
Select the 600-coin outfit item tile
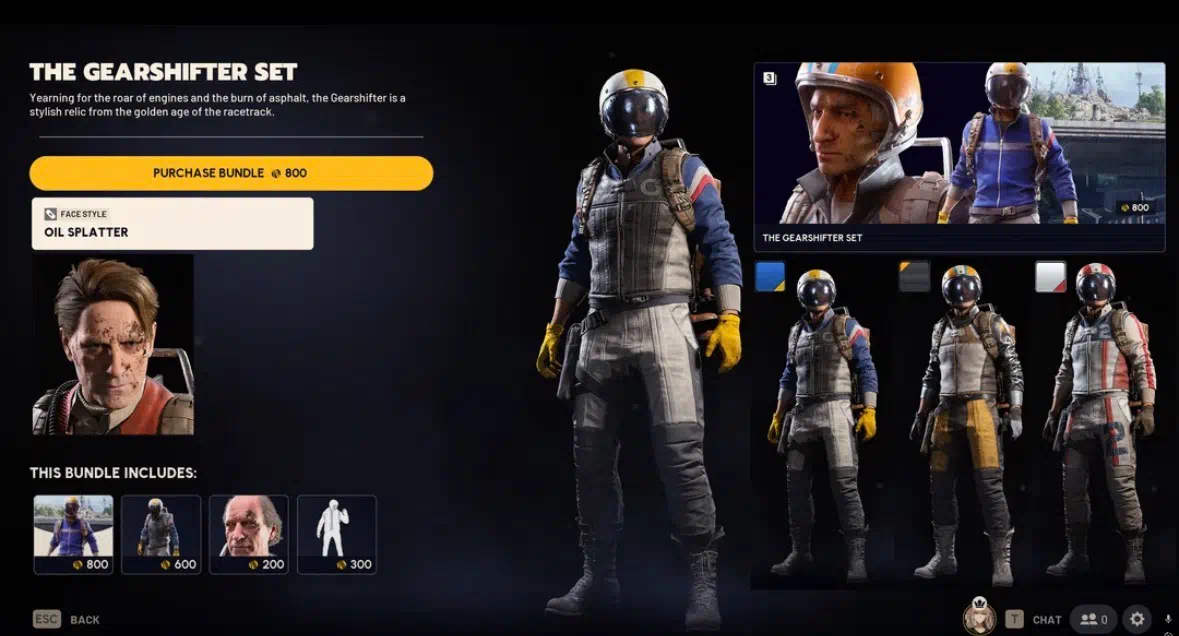coord(161,534)
